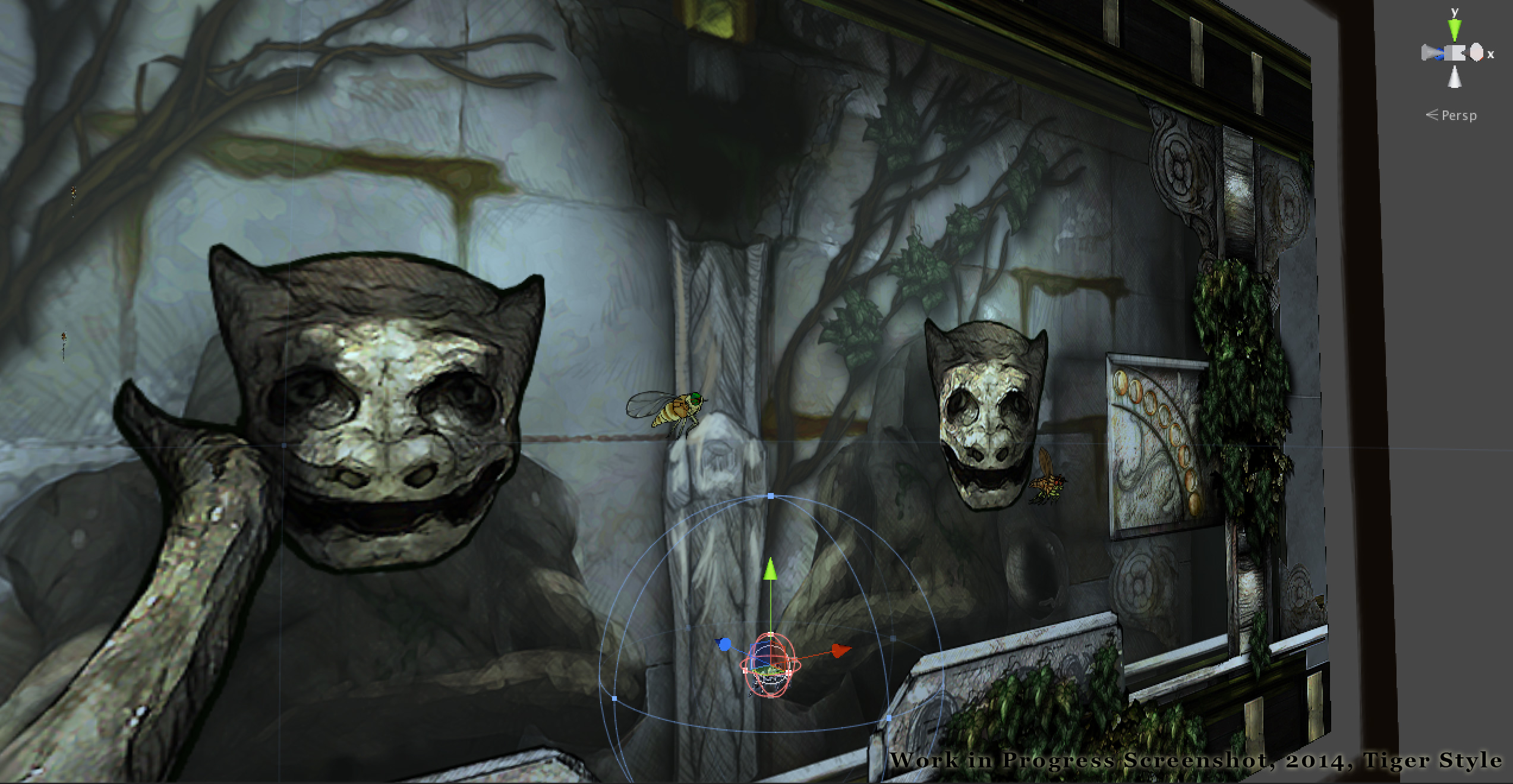Screen dimensions: 1513x784
Task: Click the top square handle of the blue sphere
Action: point(771,495)
